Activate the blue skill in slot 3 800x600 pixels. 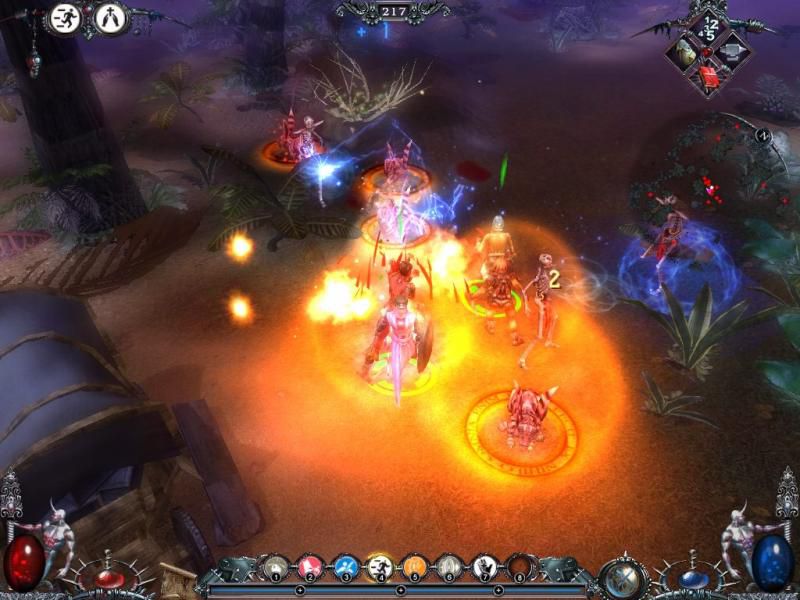pos(345,567)
